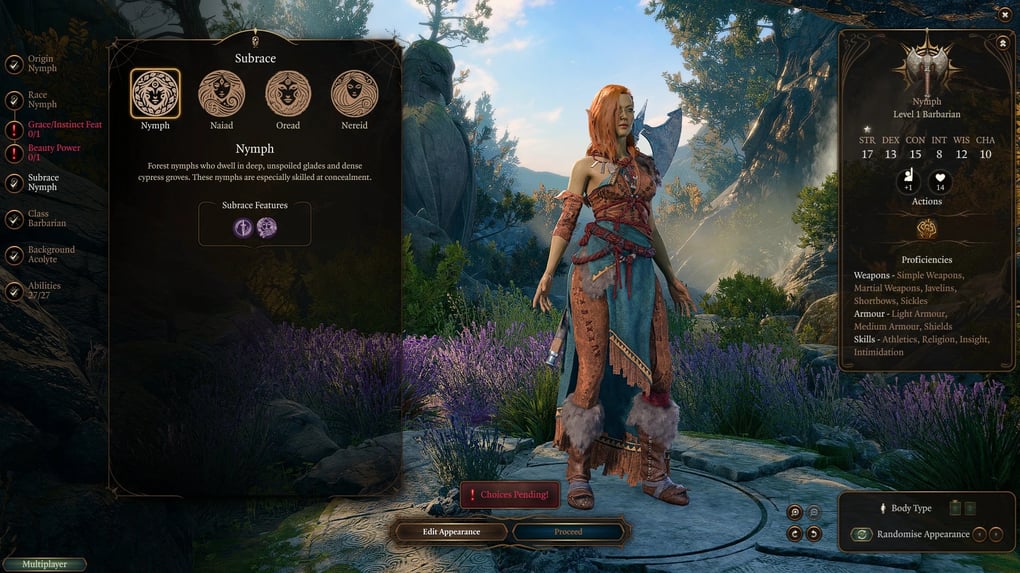The image size is (1020, 573).
Task: Collapse the character summary panel
Action: (1002, 43)
